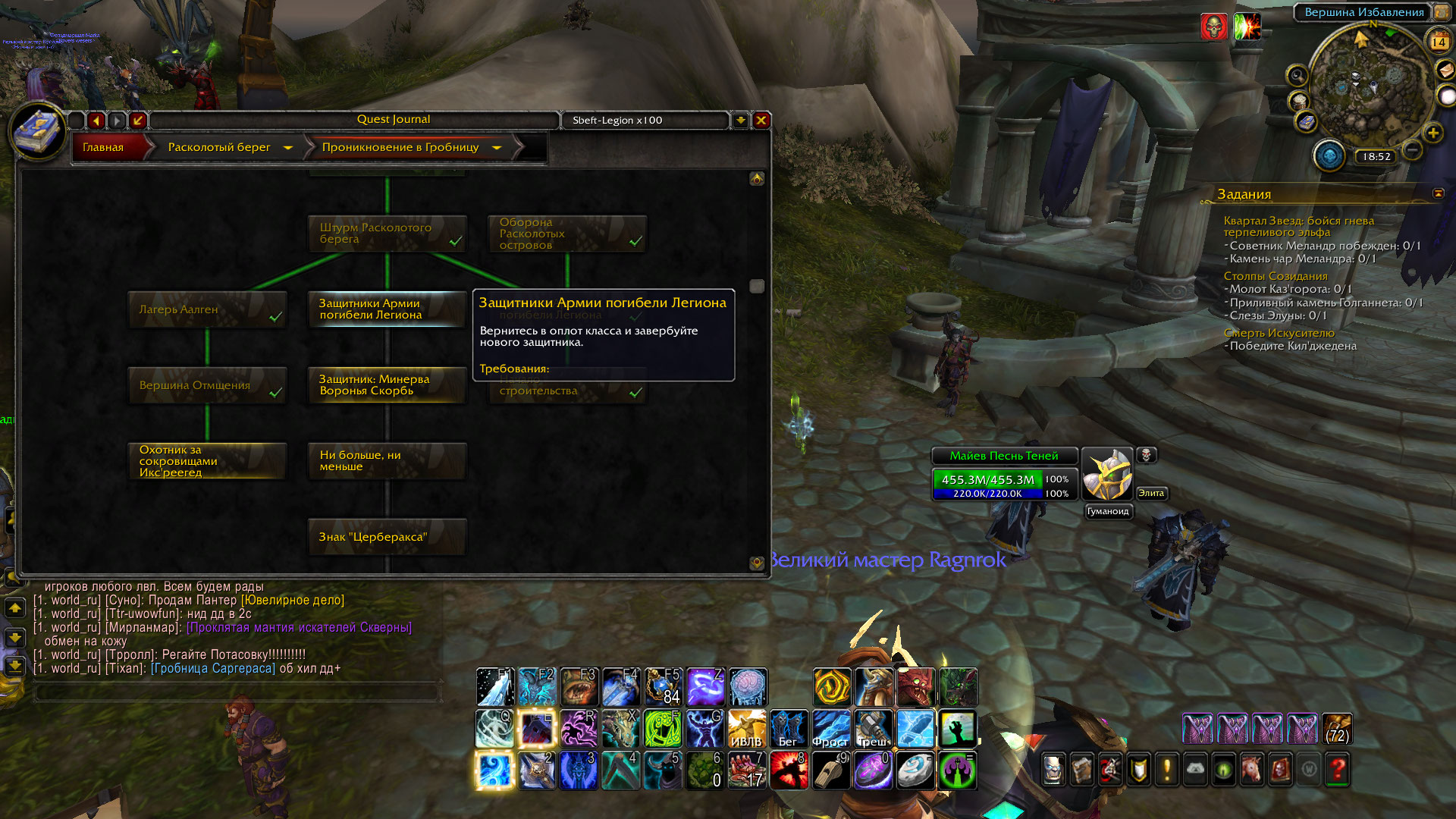This screenshot has height=819, width=1456.
Task: Open the backpack showing 72 free slots
Action: (1337, 729)
